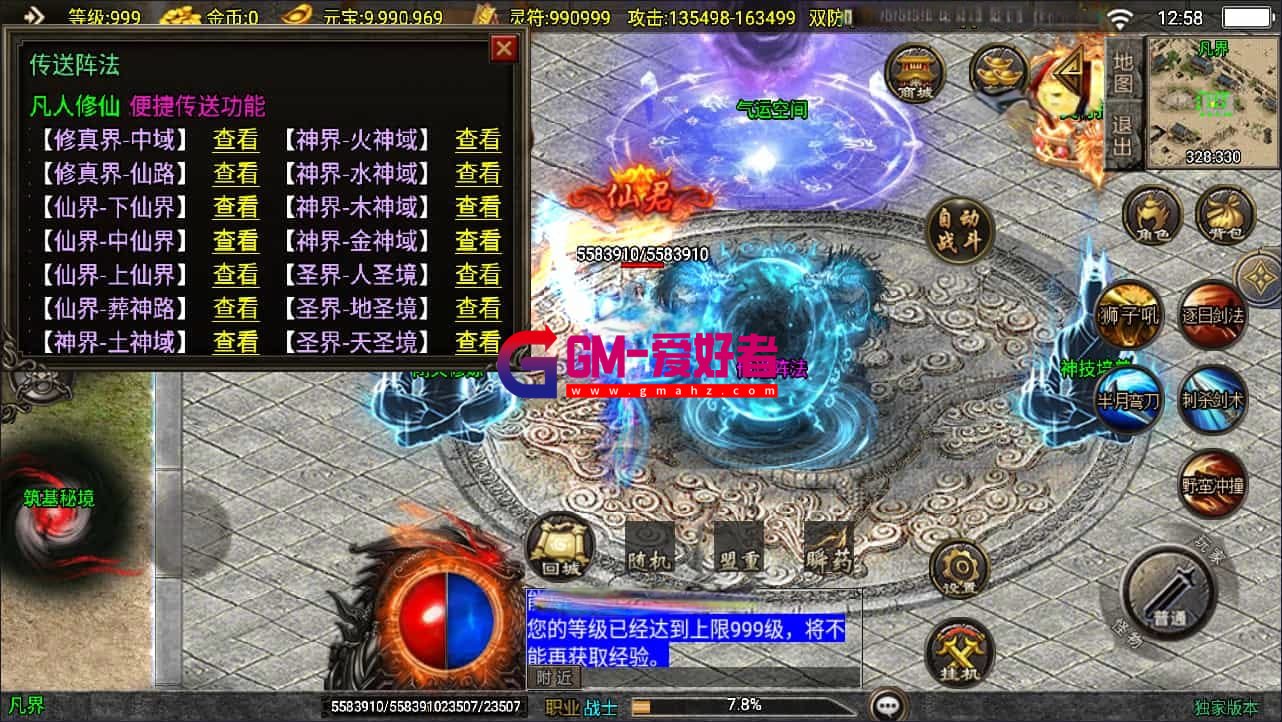Screen dimensions: 1282x722
Task: Start 挂机 auto-hang mode
Action: 961,651
